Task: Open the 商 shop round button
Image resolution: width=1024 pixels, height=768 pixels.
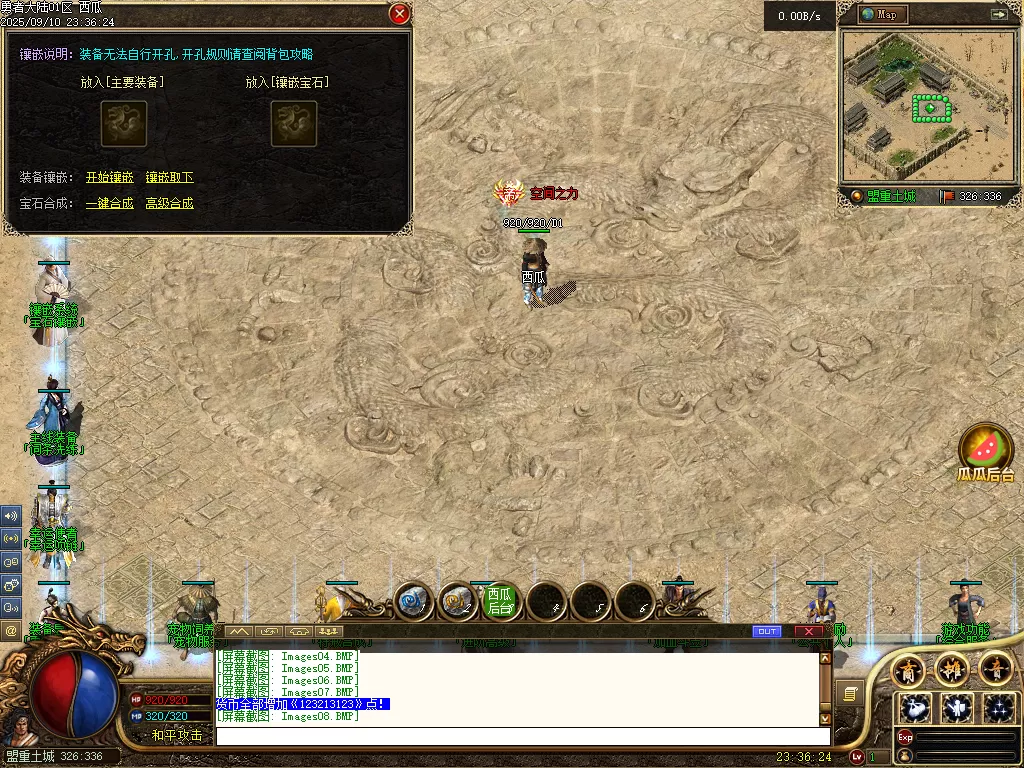Action: point(908,668)
